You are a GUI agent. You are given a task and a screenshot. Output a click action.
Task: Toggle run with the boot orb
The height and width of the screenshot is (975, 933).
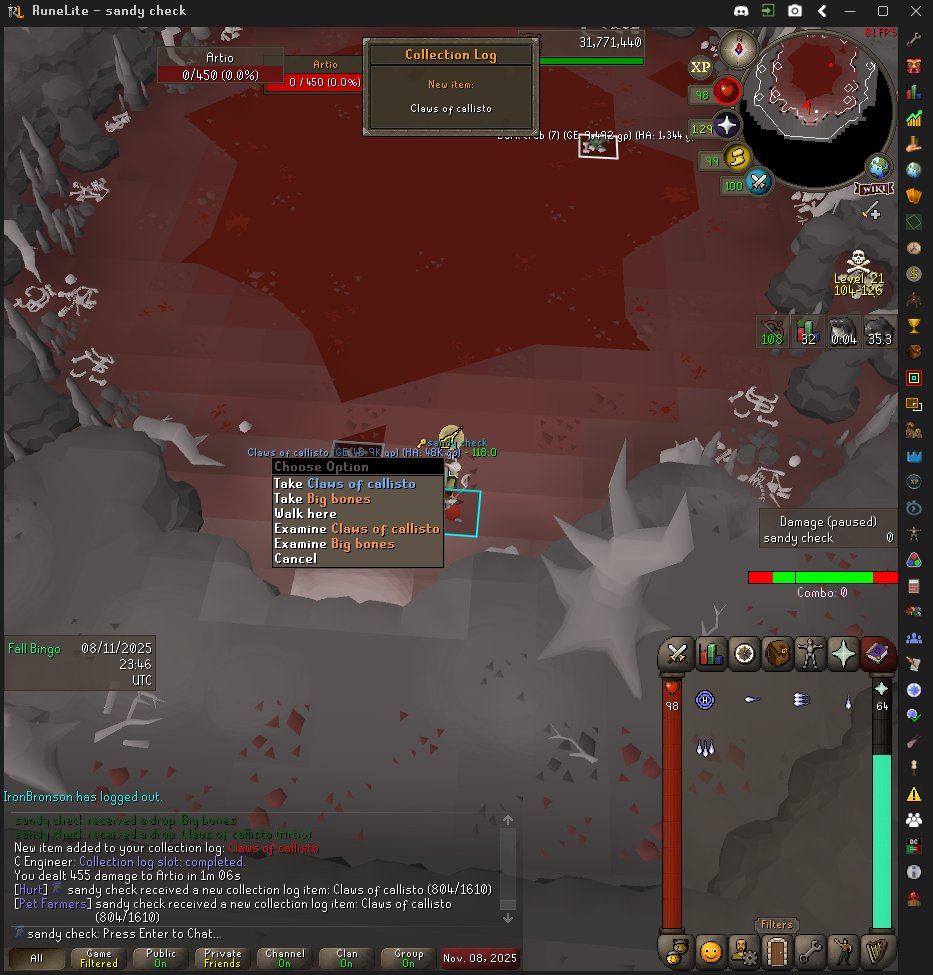[x=737, y=158]
